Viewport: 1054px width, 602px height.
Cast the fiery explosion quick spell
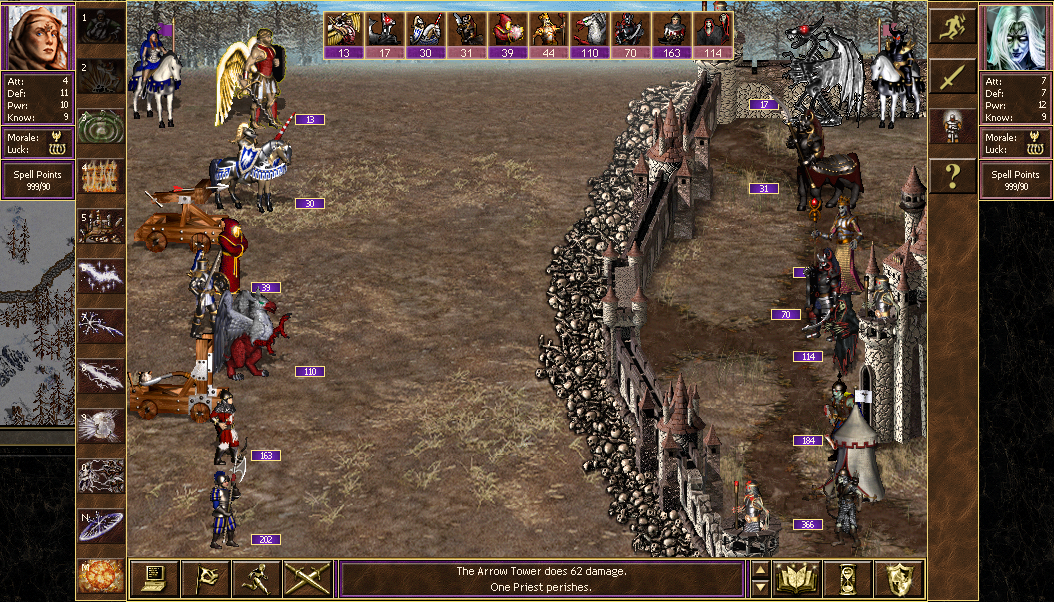click(101, 576)
